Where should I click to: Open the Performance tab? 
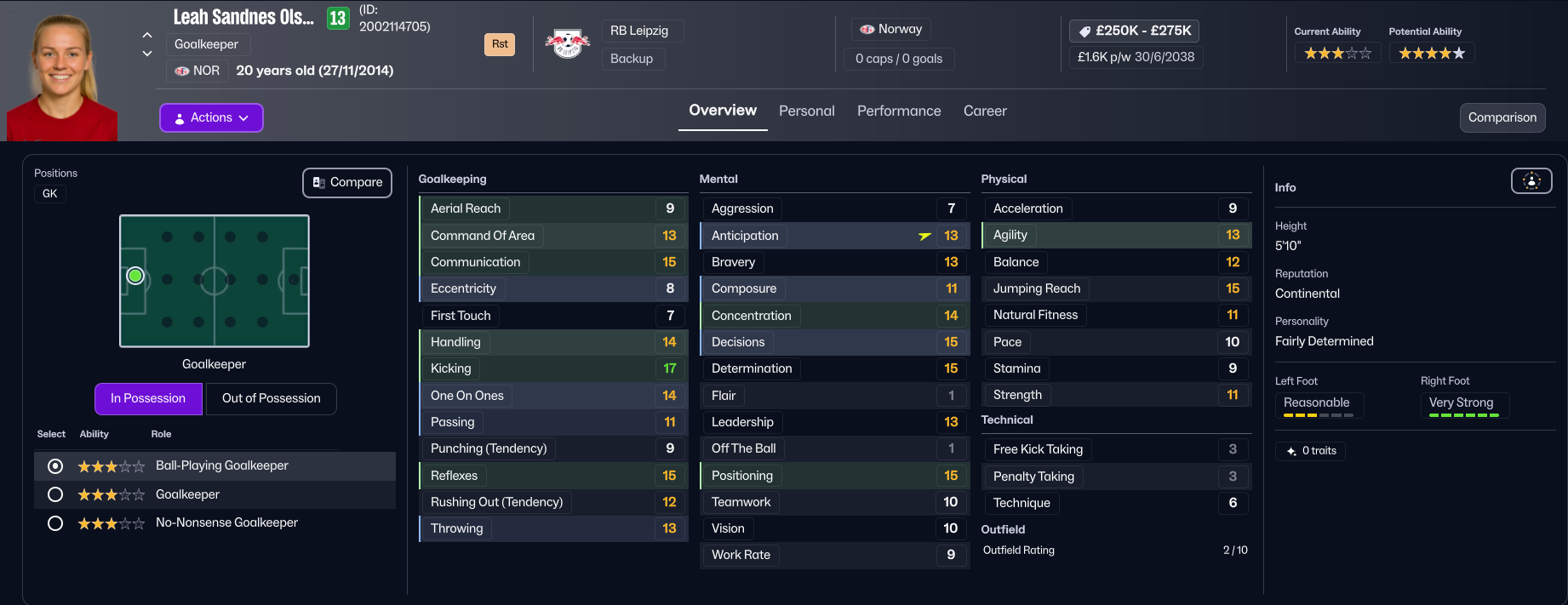pos(899,111)
